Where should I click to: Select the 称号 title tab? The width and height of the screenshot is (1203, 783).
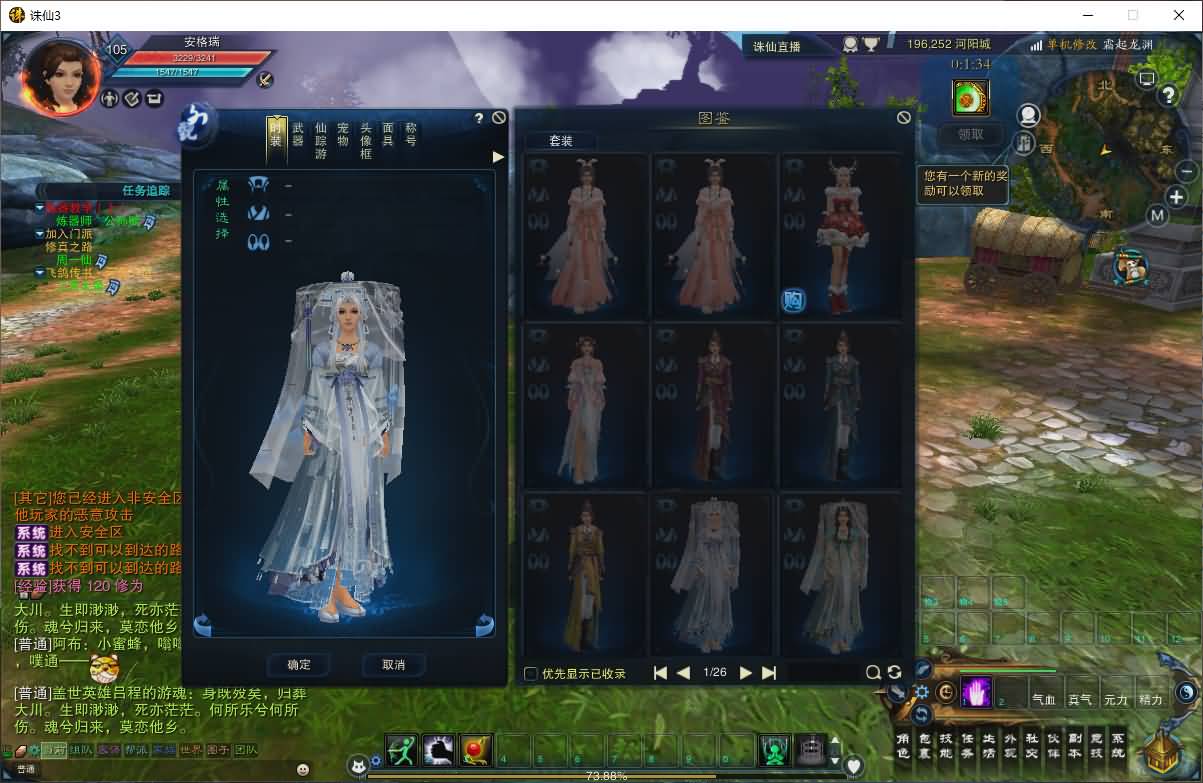(x=410, y=134)
